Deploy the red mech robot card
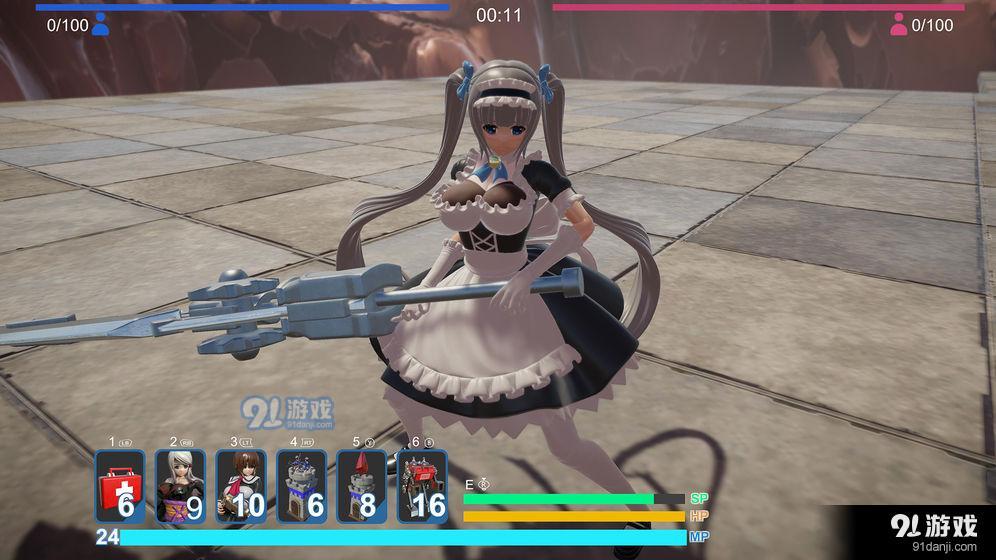This screenshot has width=996, height=560. tap(422, 487)
